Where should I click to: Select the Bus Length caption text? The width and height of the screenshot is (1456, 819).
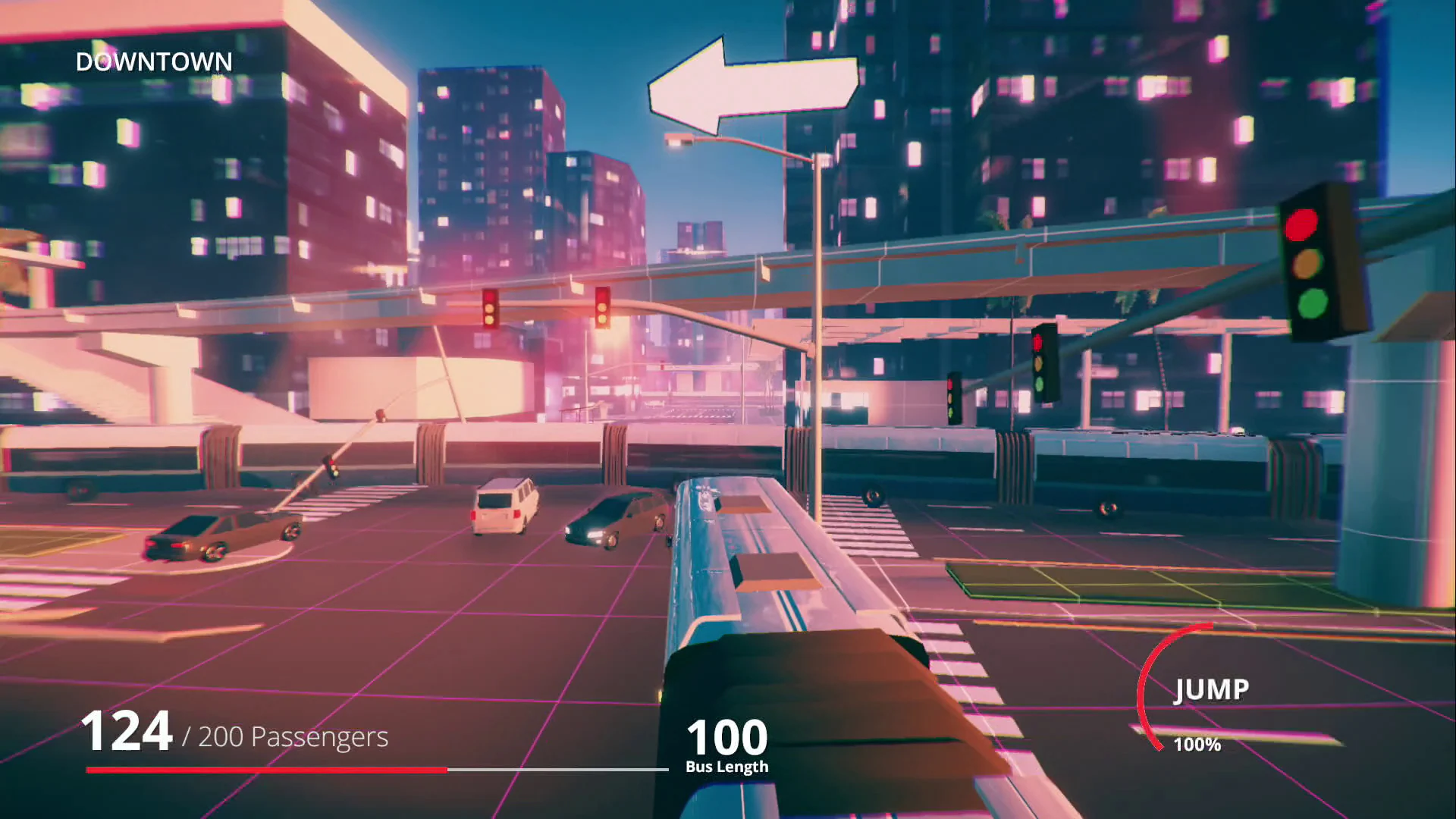(x=726, y=766)
